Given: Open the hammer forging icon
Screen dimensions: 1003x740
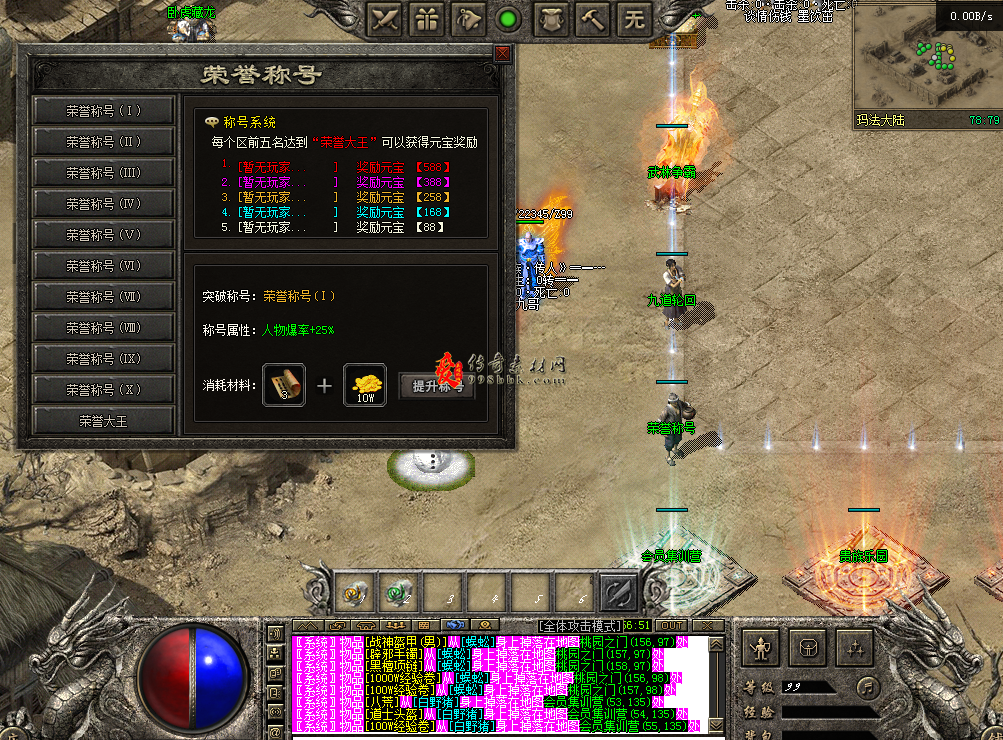Looking at the screenshot, I should pos(591,19).
